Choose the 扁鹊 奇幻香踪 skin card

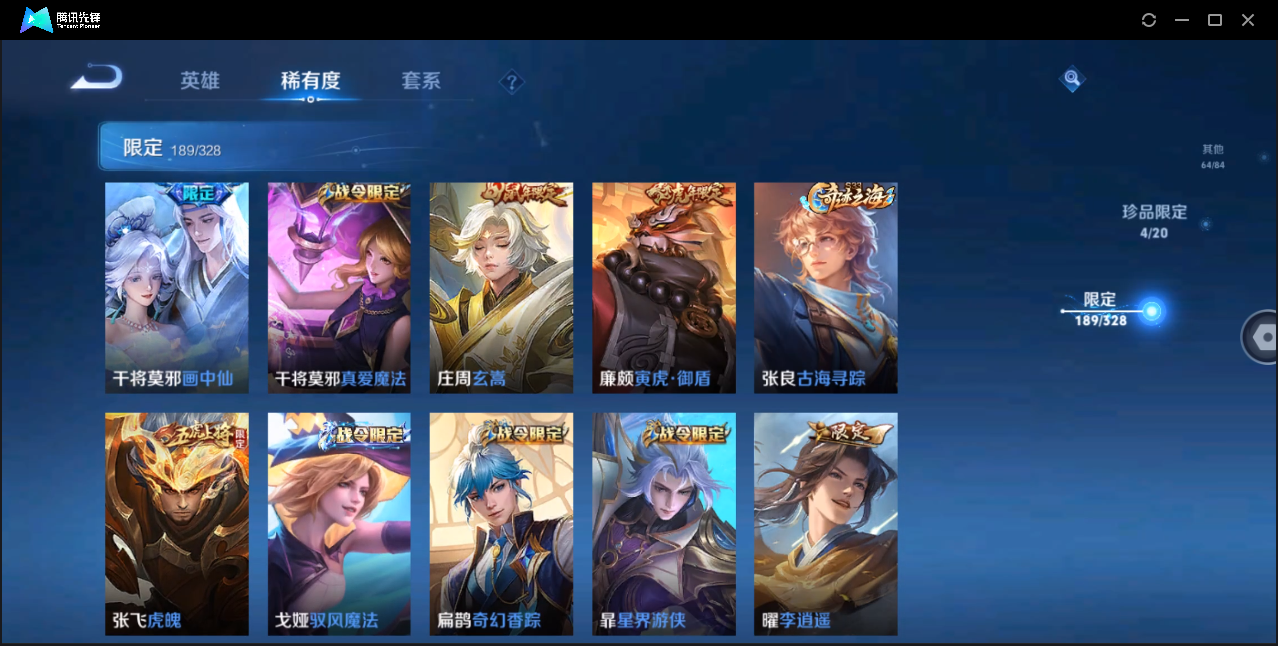(x=501, y=524)
